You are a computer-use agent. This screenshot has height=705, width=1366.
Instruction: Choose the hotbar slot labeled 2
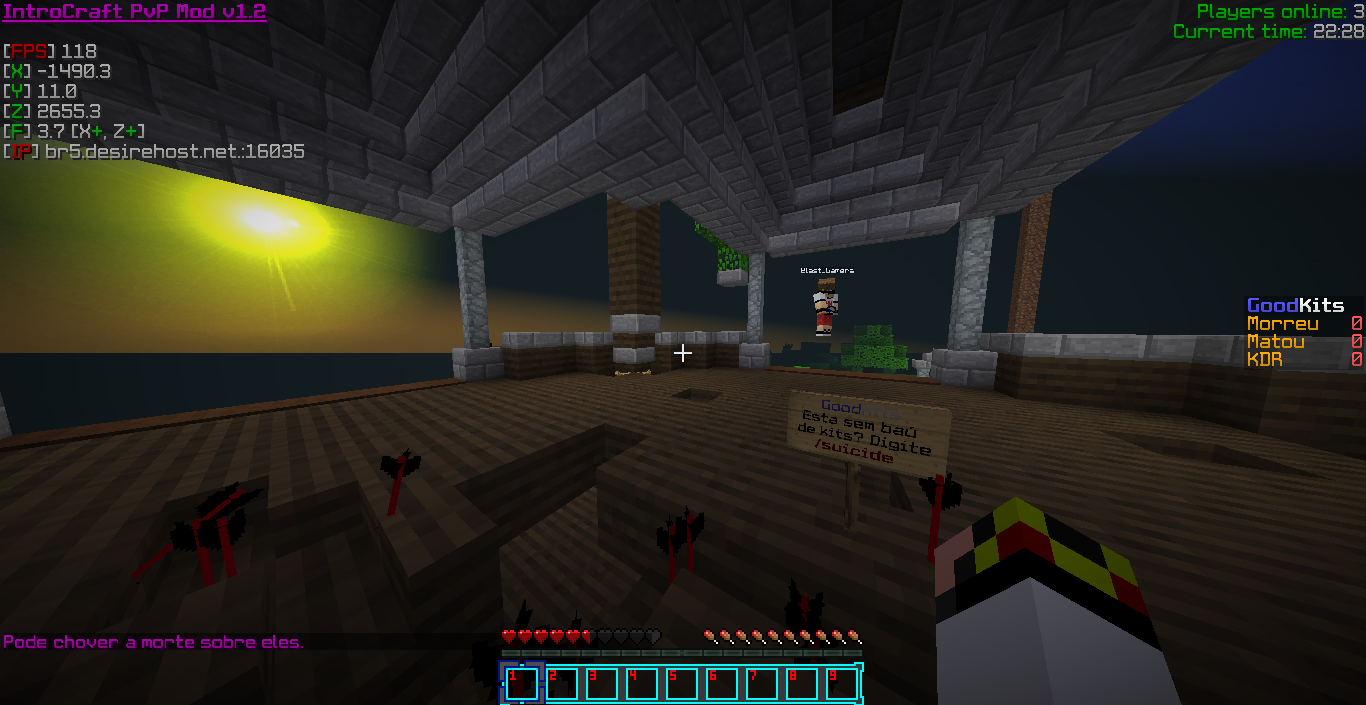[562, 684]
